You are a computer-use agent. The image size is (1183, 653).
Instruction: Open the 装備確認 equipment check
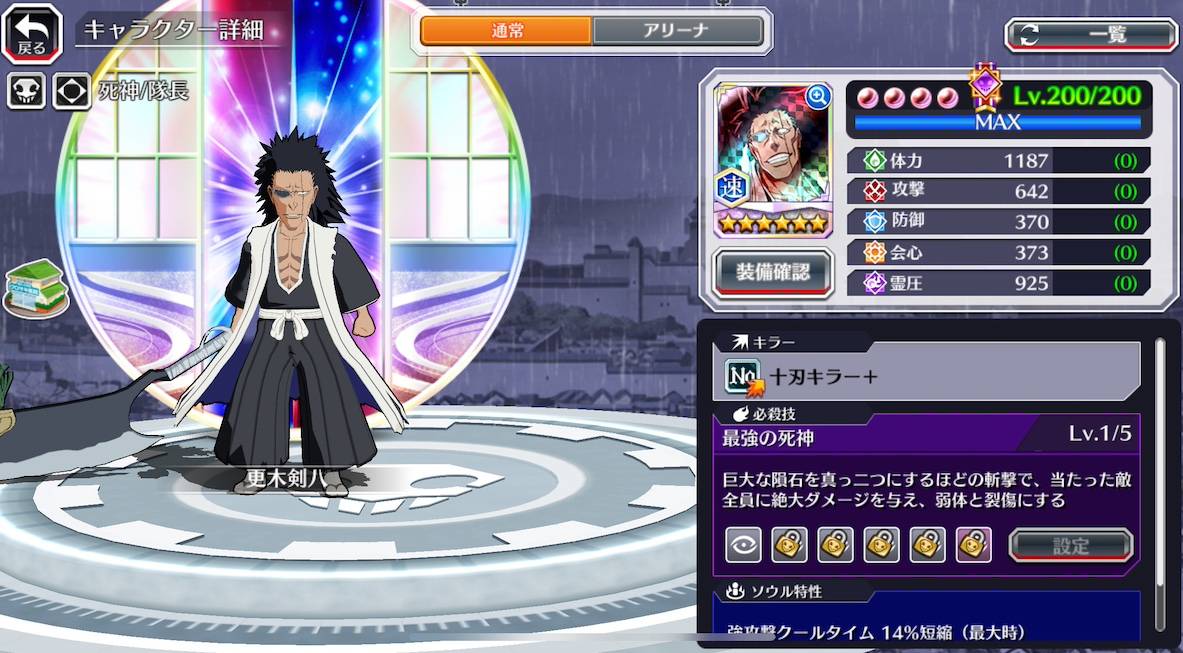pos(773,269)
